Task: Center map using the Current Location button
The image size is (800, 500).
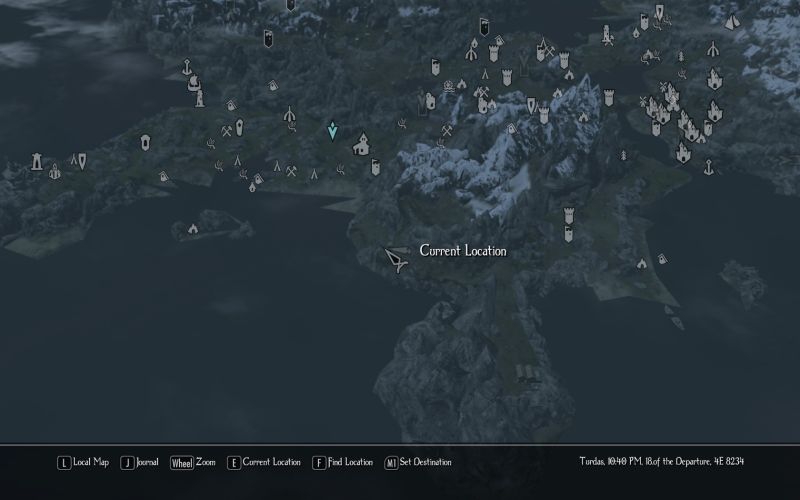Action: [x=264, y=462]
